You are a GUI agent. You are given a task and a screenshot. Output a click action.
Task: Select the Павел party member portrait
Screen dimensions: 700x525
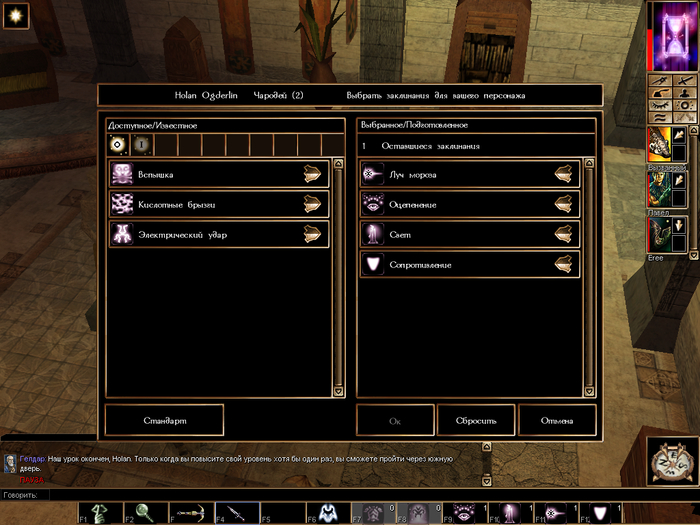(x=660, y=189)
